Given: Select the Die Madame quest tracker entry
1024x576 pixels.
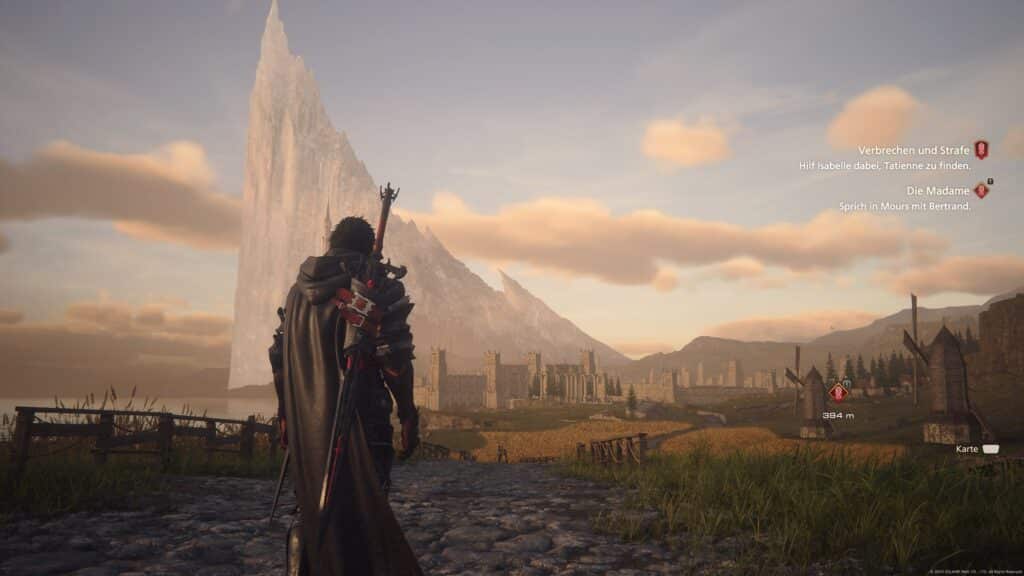Looking at the screenshot, I should (x=938, y=191).
